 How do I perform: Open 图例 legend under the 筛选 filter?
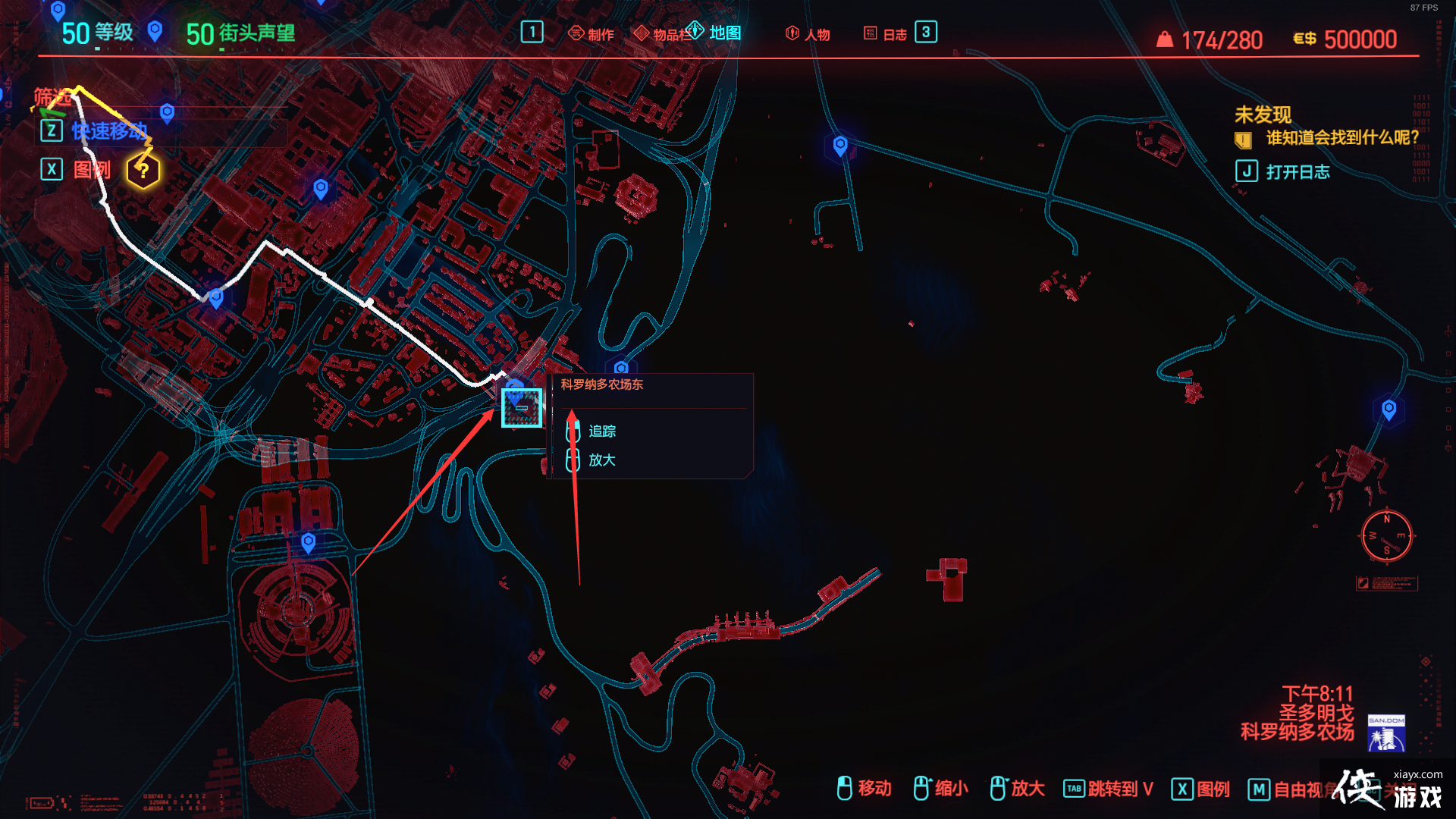click(91, 169)
